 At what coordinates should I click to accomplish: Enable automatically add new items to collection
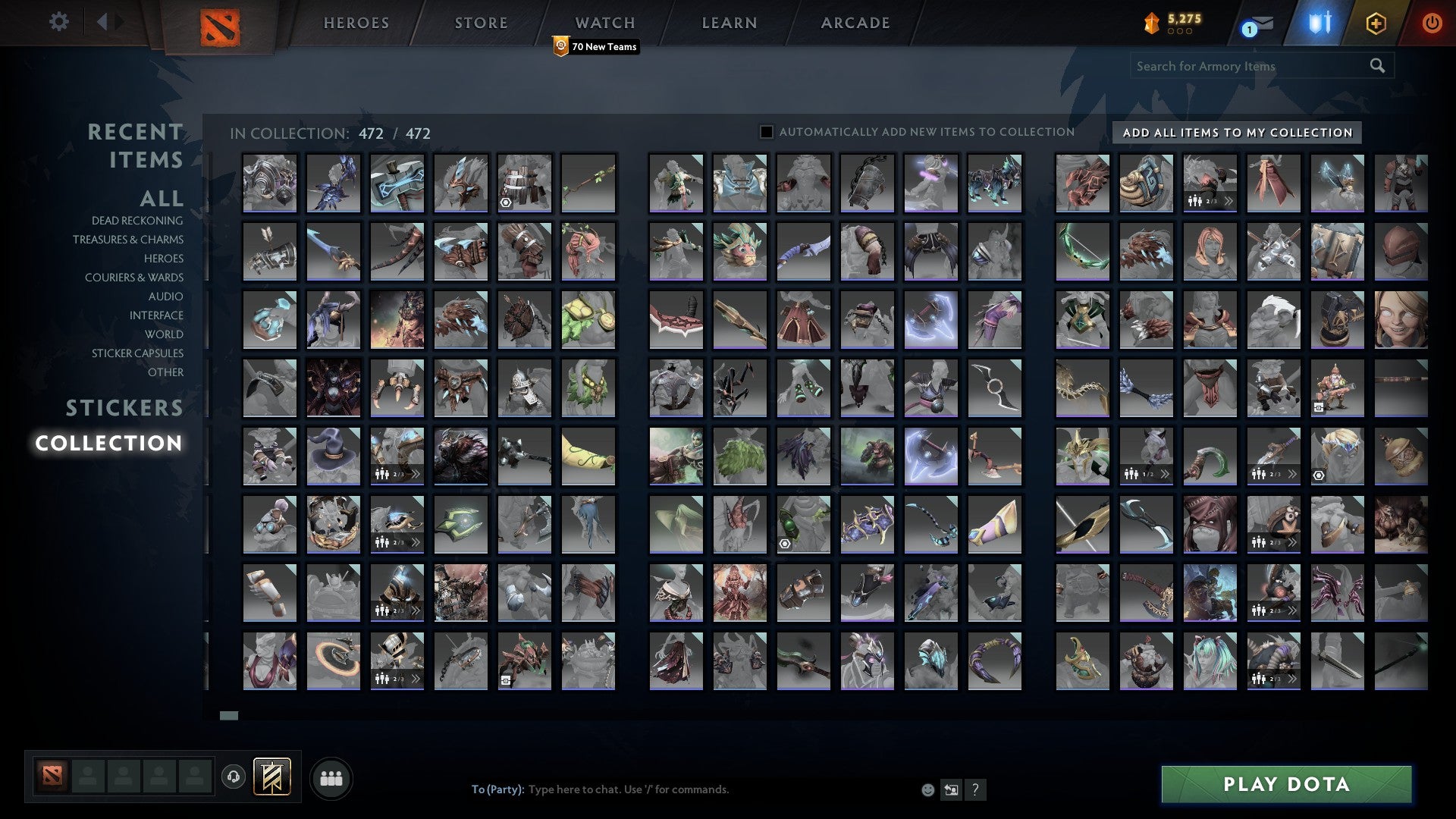[x=765, y=131]
